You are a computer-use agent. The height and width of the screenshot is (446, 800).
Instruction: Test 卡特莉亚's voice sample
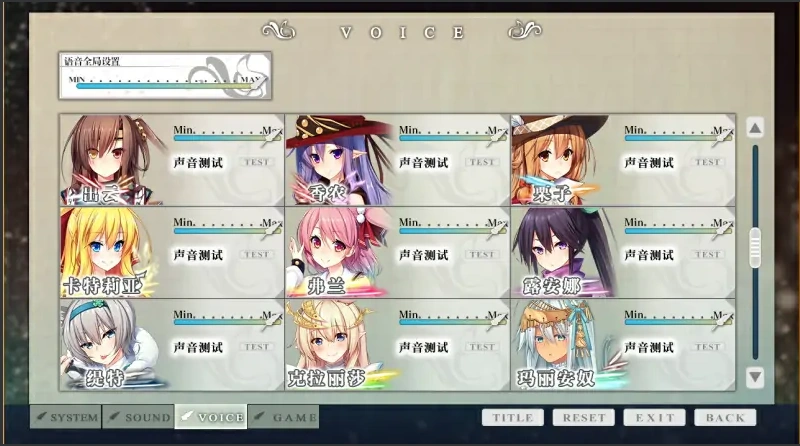(257, 254)
